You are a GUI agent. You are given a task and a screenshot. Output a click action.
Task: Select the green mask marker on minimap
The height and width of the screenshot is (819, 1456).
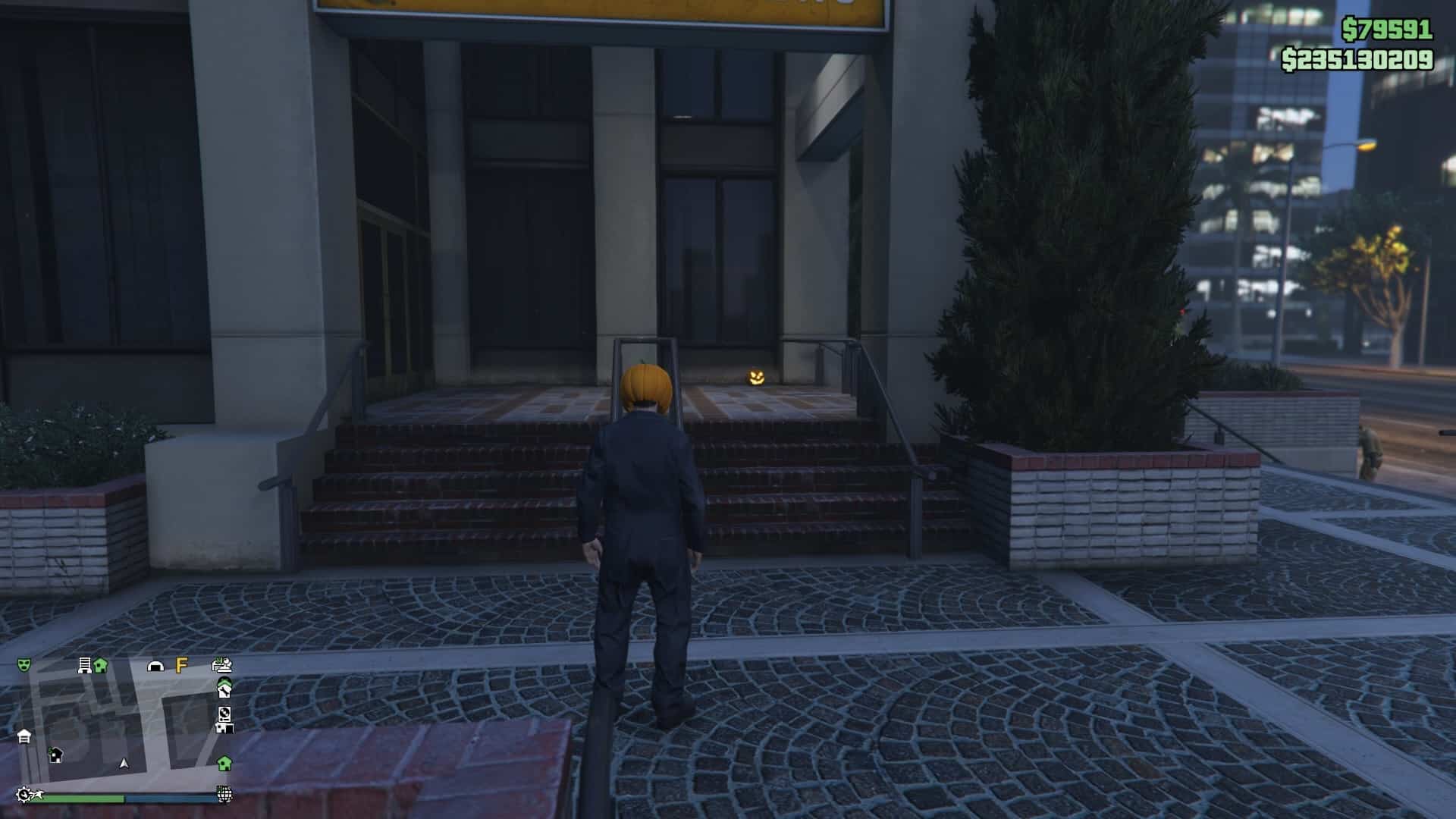24,665
